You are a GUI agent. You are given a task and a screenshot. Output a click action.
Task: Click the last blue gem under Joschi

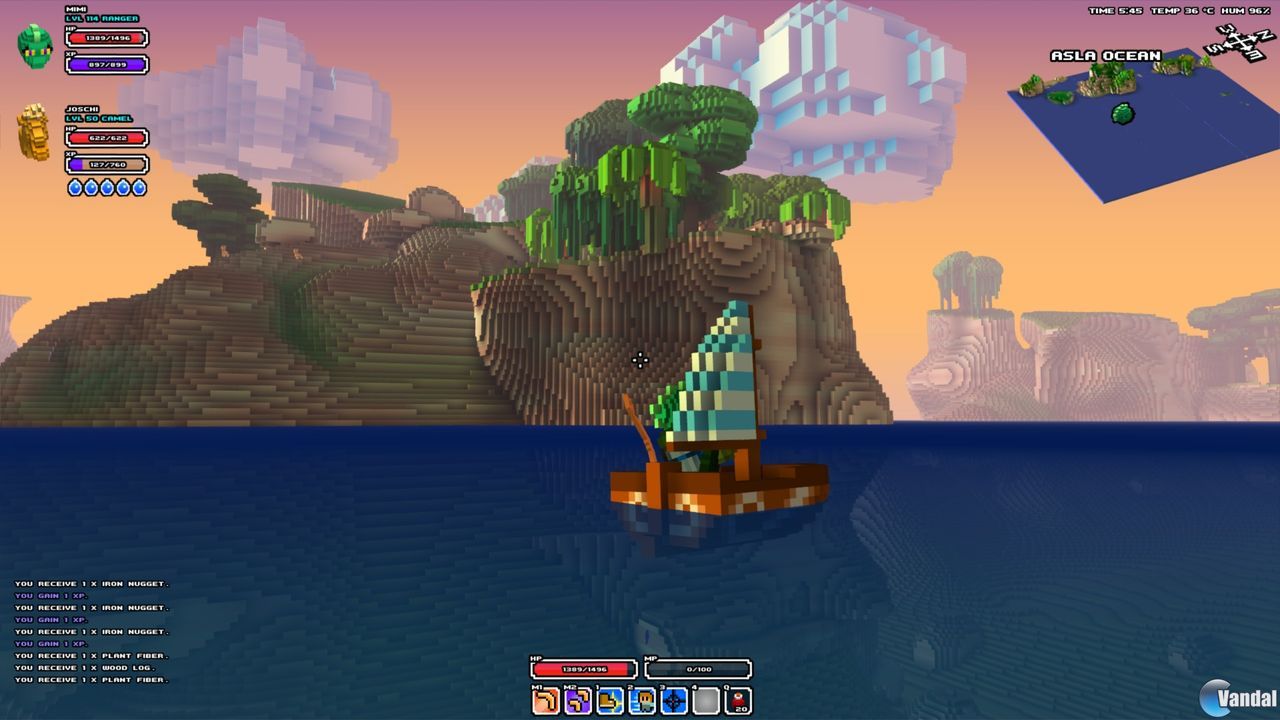click(x=140, y=187)
